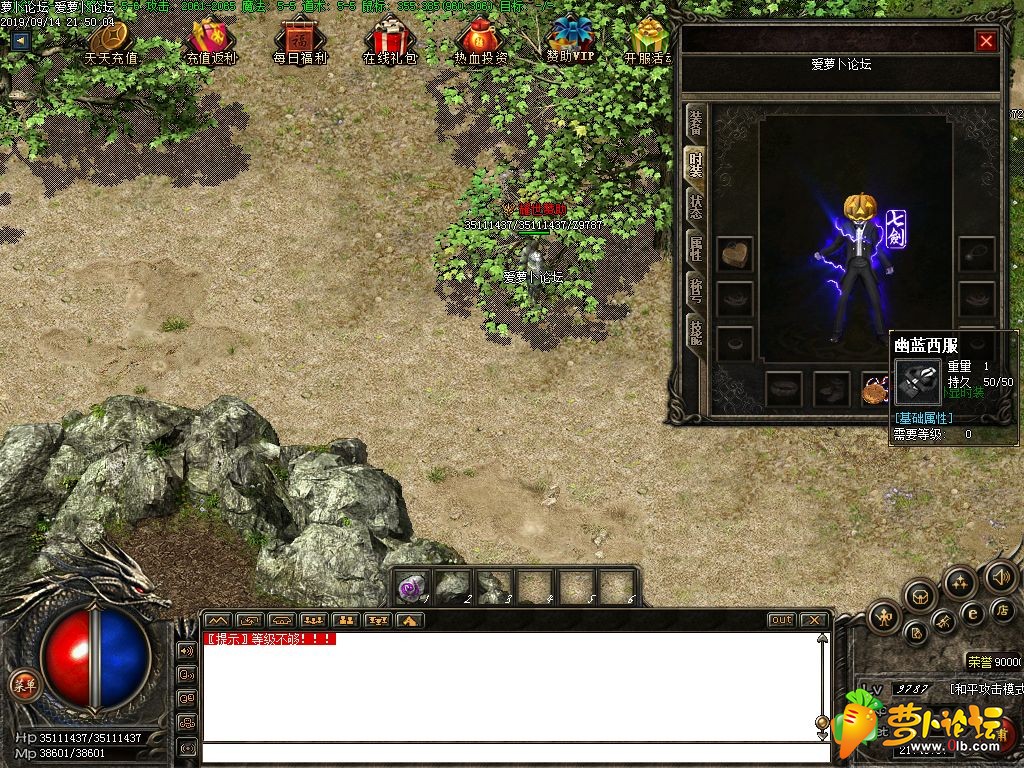Open the 每日福利 daily benefits icon
1024x768 pixels.
tap(300, 42)
